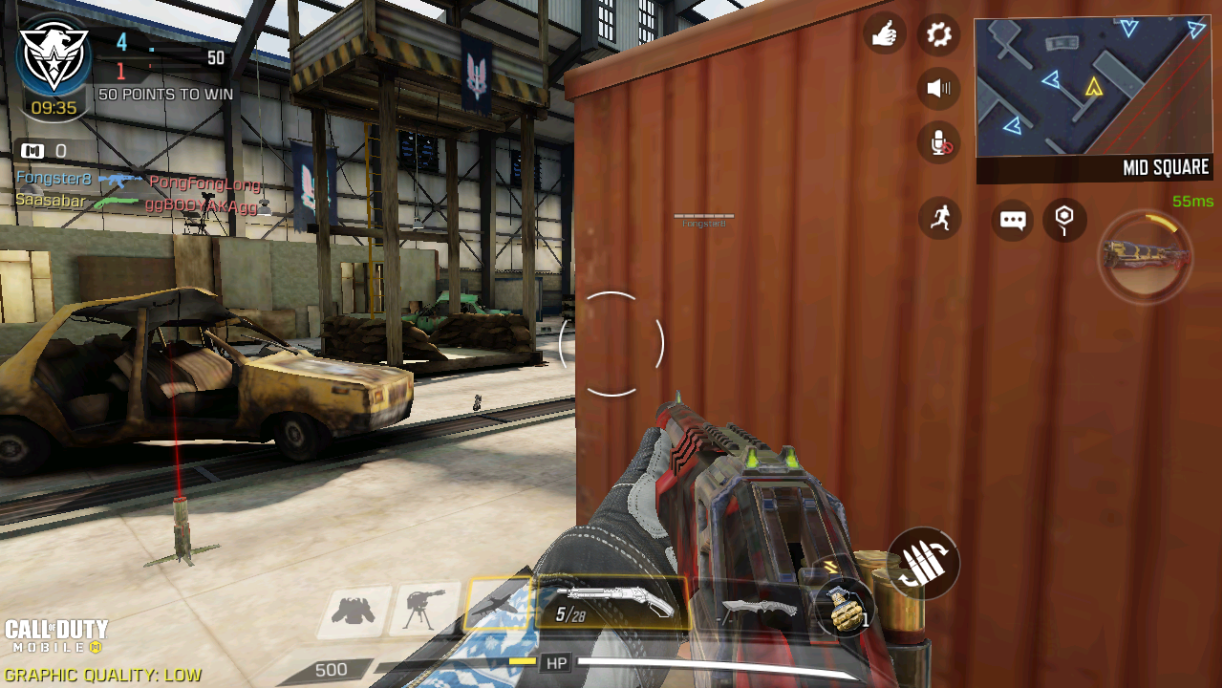The image size is (1222, 688).
Task: Tap the thumbs-up like button
Action: coord(883,35)
